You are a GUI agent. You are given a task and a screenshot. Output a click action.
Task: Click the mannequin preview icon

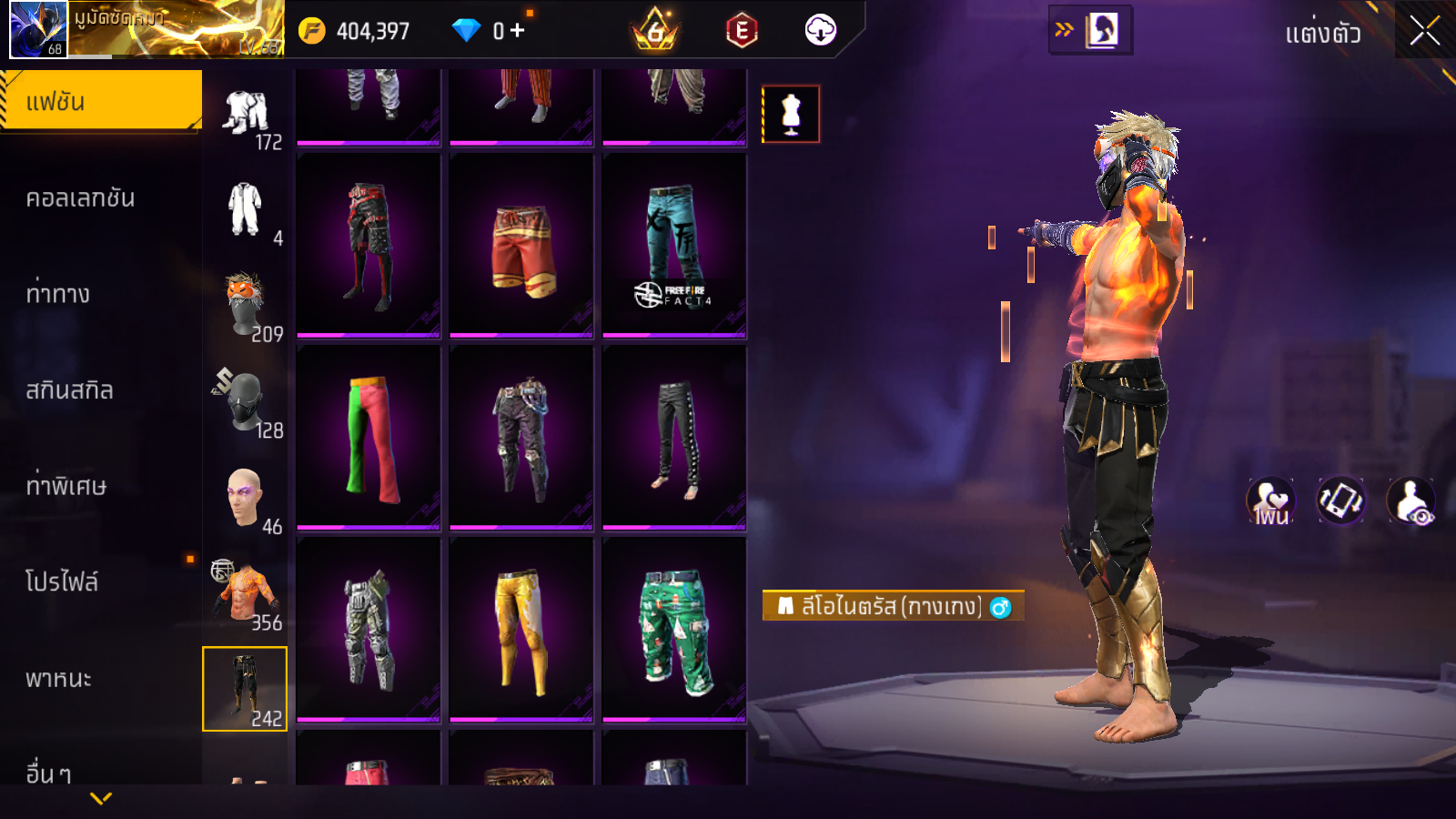(791, 115)
